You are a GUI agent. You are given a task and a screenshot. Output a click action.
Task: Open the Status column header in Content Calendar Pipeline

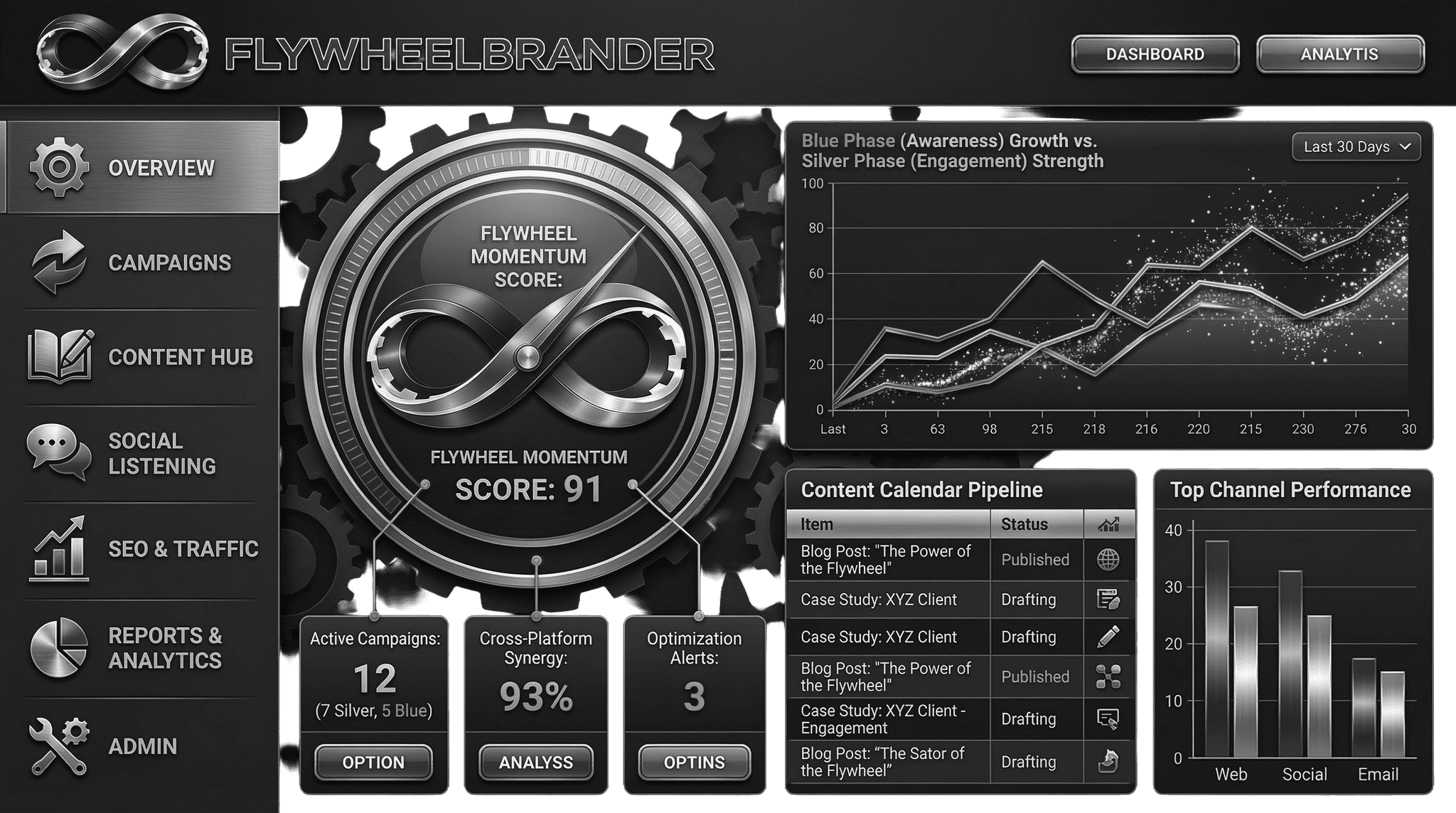pyautogui.click(x=1024, y=524)
